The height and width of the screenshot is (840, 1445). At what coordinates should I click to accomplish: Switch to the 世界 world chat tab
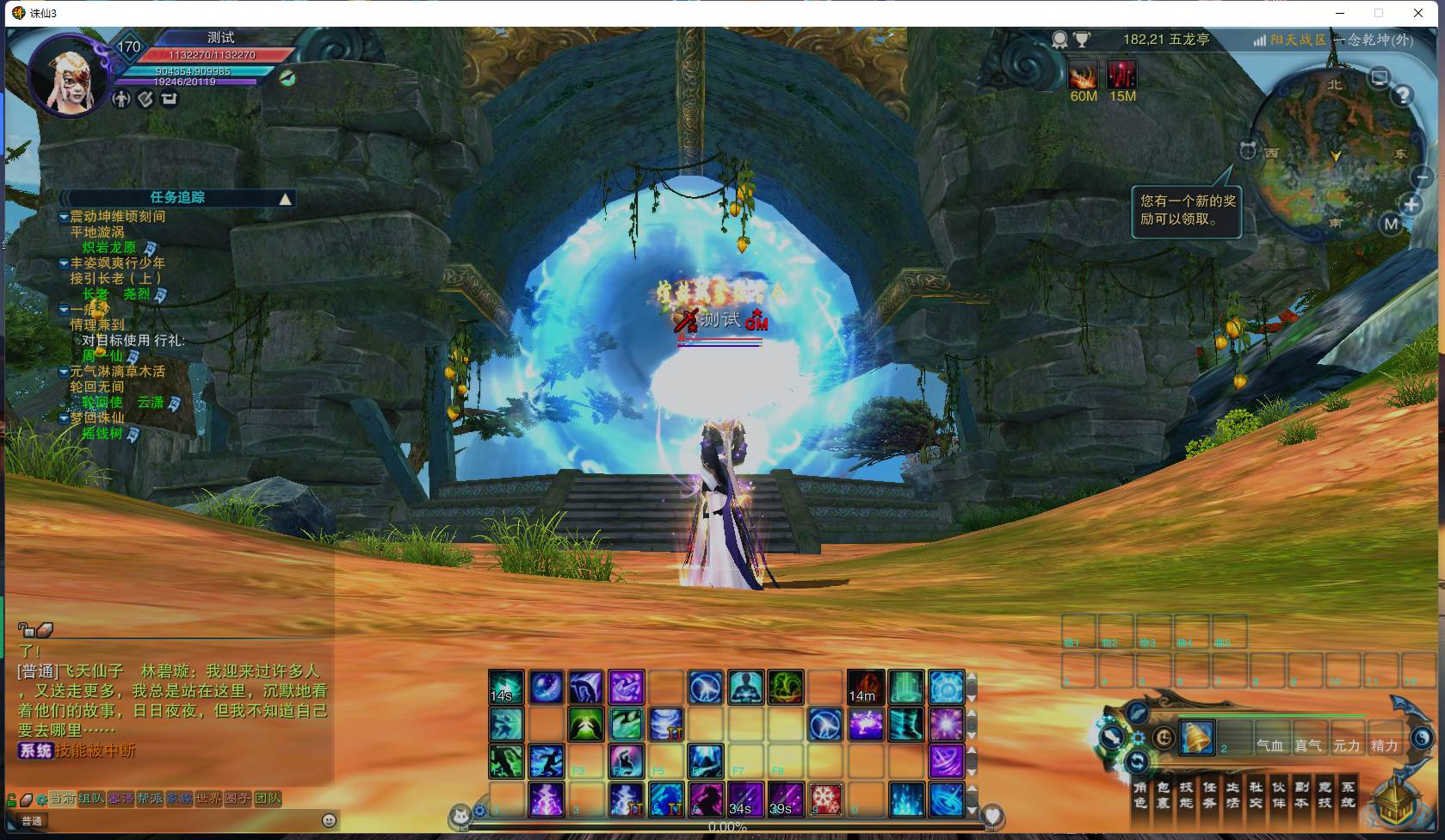(208, 799)
